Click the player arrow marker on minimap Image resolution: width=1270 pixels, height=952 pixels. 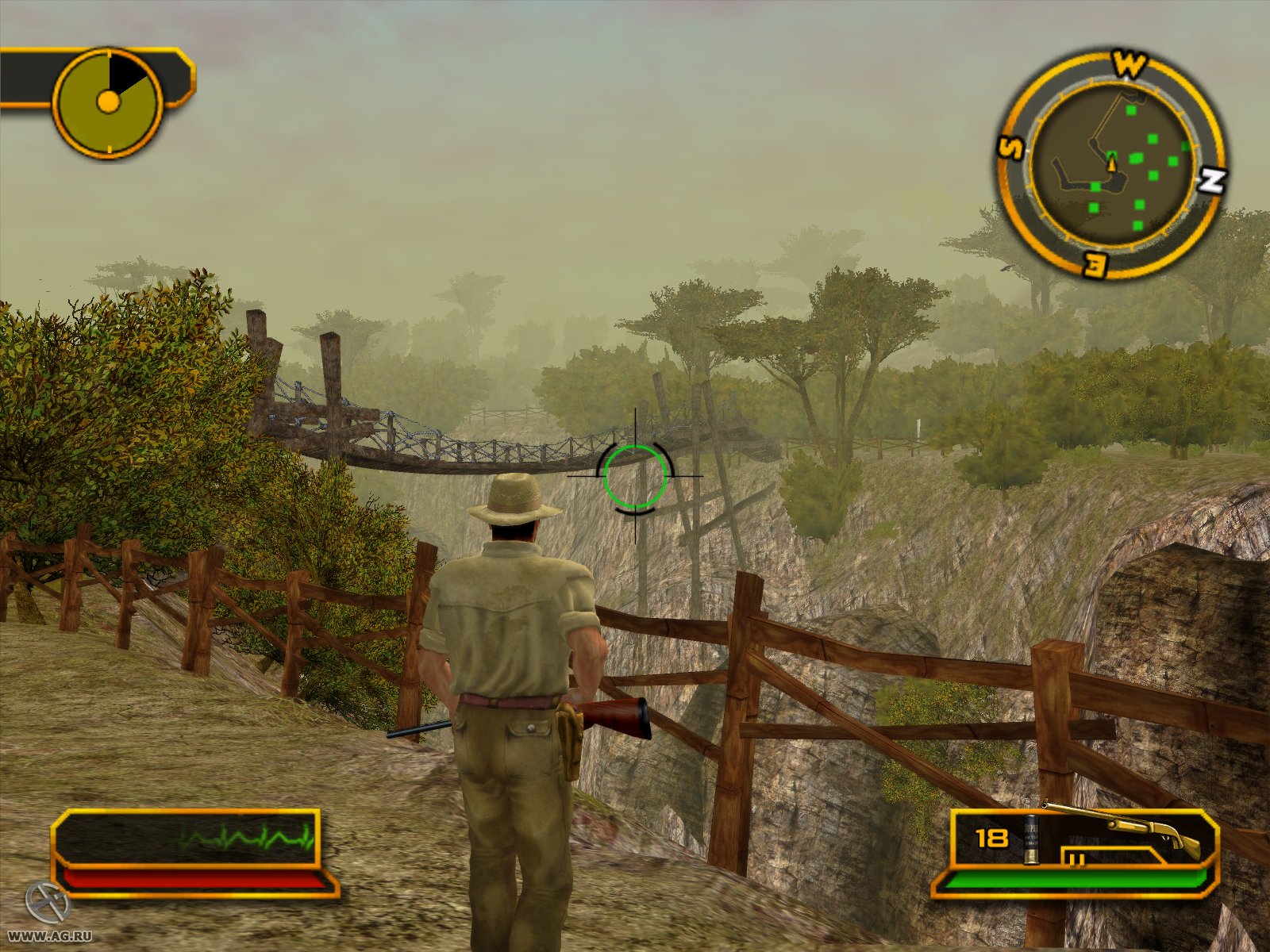[1111, 164]
